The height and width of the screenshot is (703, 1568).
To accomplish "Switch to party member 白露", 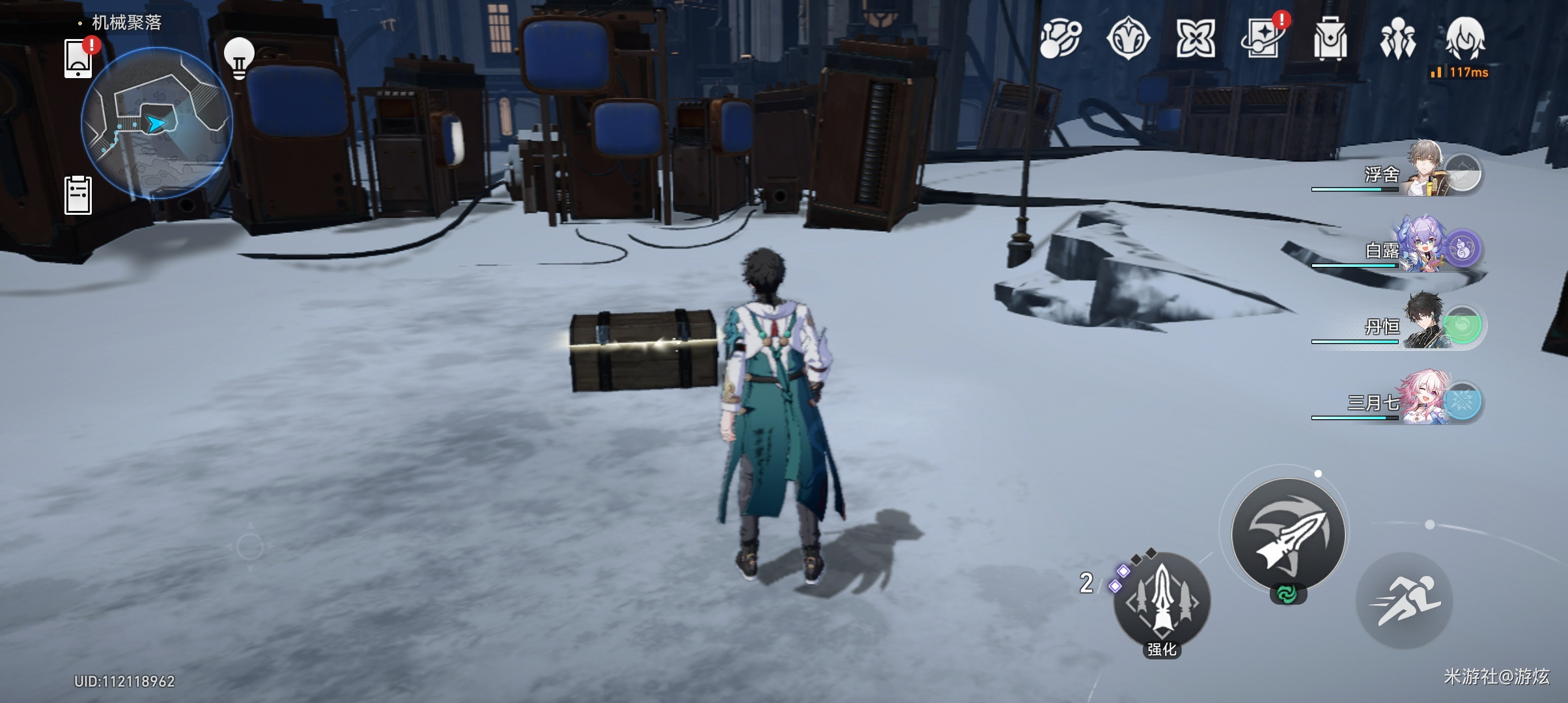I will pyautogui.click(x=1426, y=248).
